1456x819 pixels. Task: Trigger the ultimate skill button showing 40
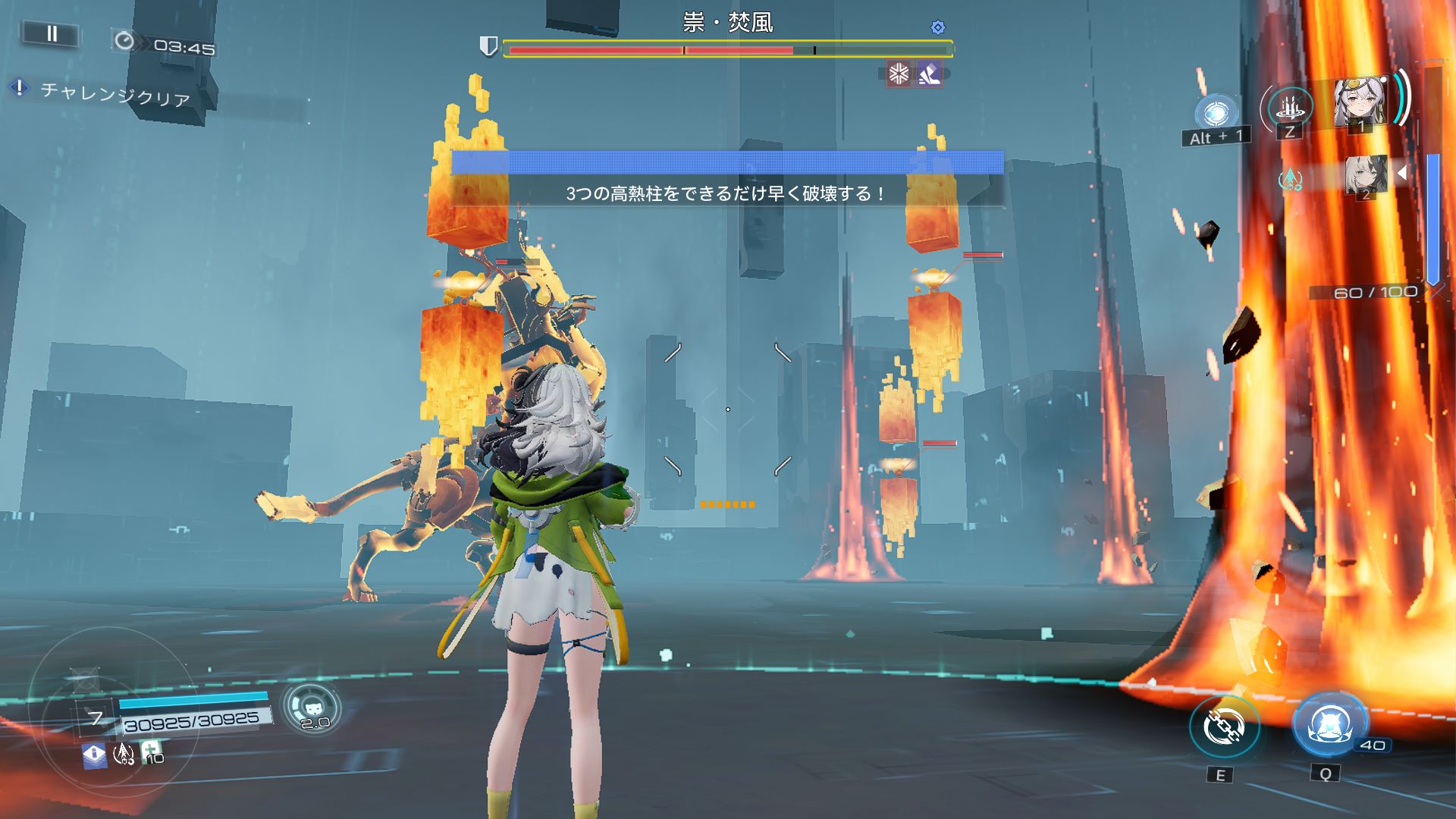tap(1329, 724)
